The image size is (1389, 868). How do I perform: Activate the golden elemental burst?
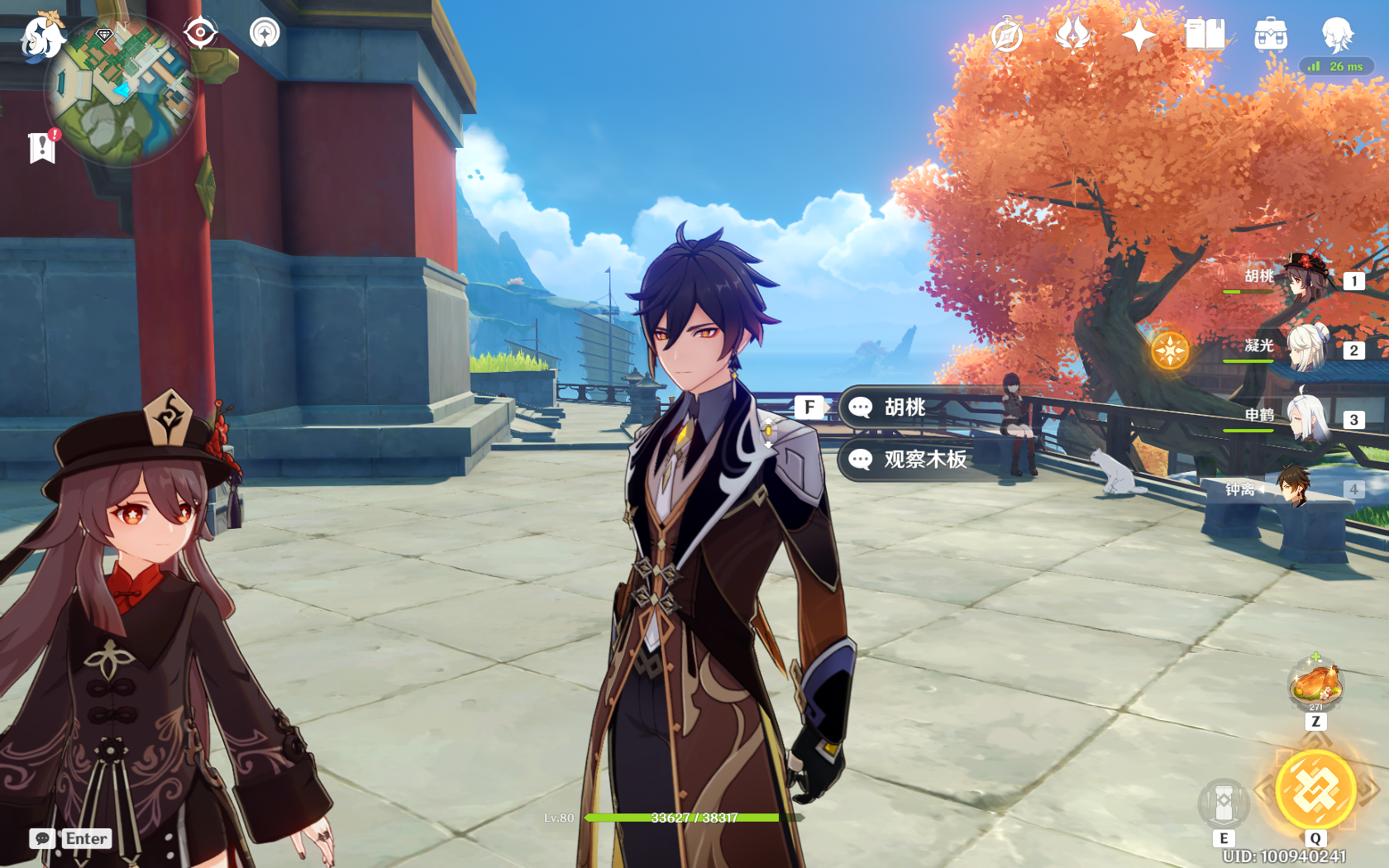[x=1315, y=789]
